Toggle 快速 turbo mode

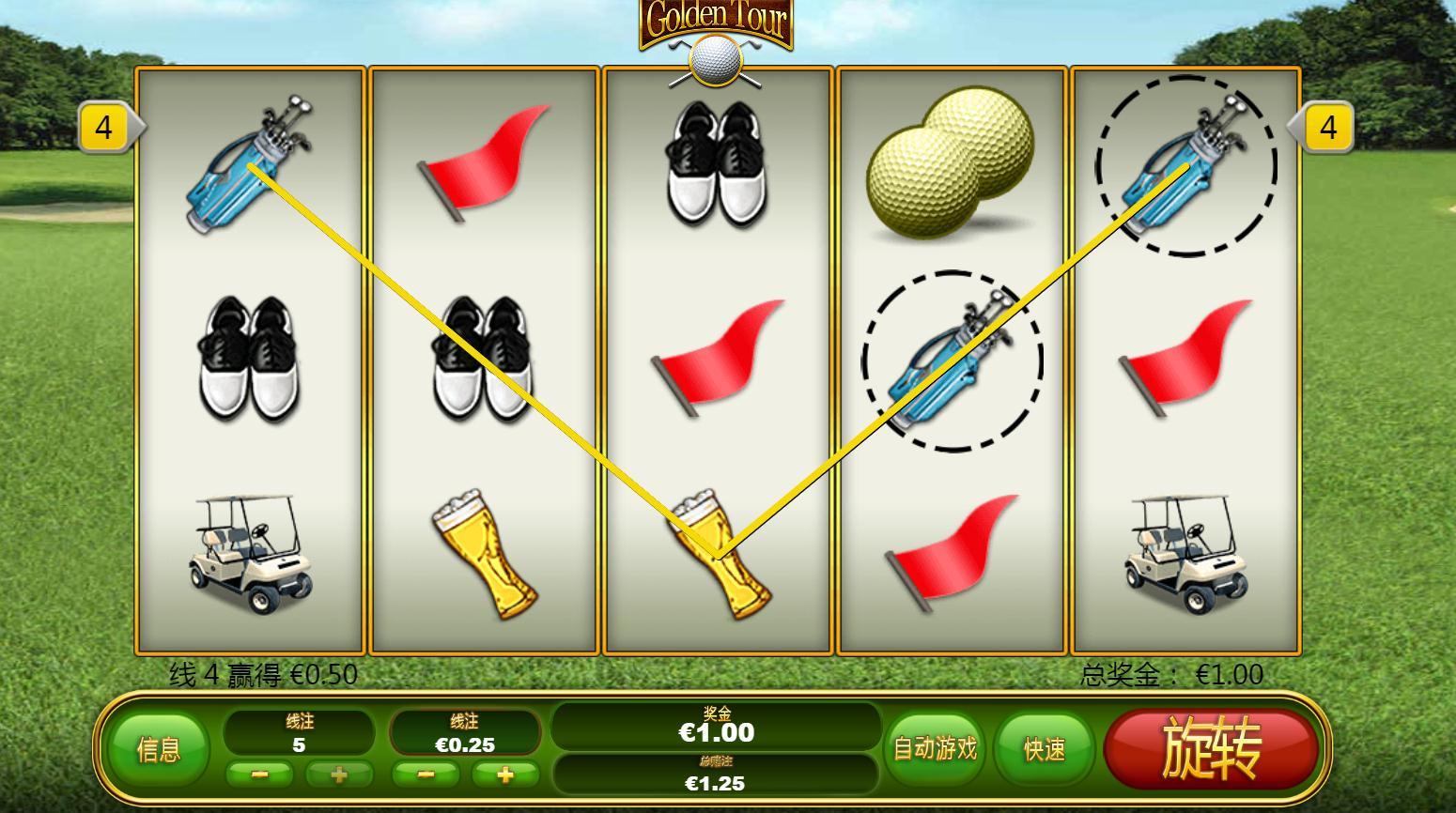click(x=1044, y=748)
